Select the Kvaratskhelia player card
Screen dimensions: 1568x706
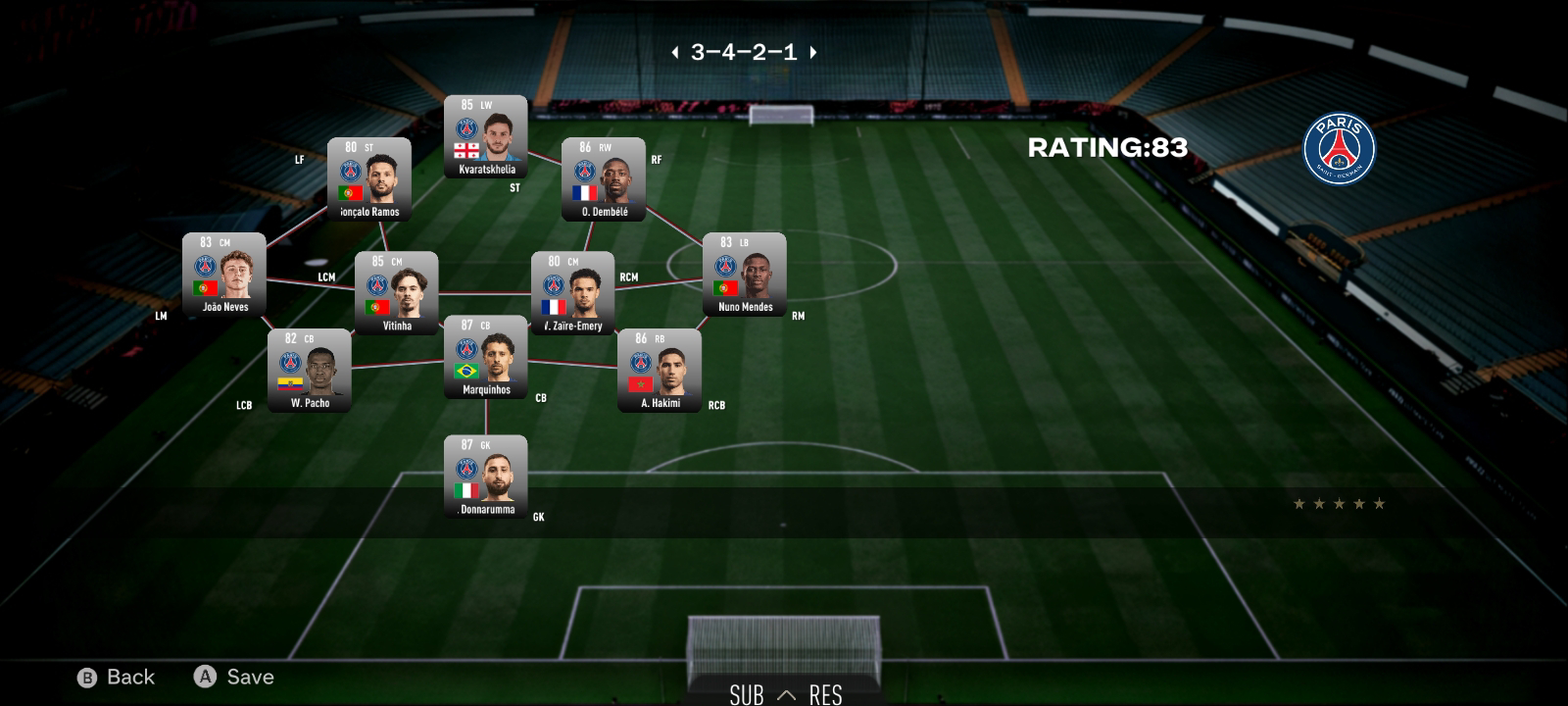click(486, 137)
